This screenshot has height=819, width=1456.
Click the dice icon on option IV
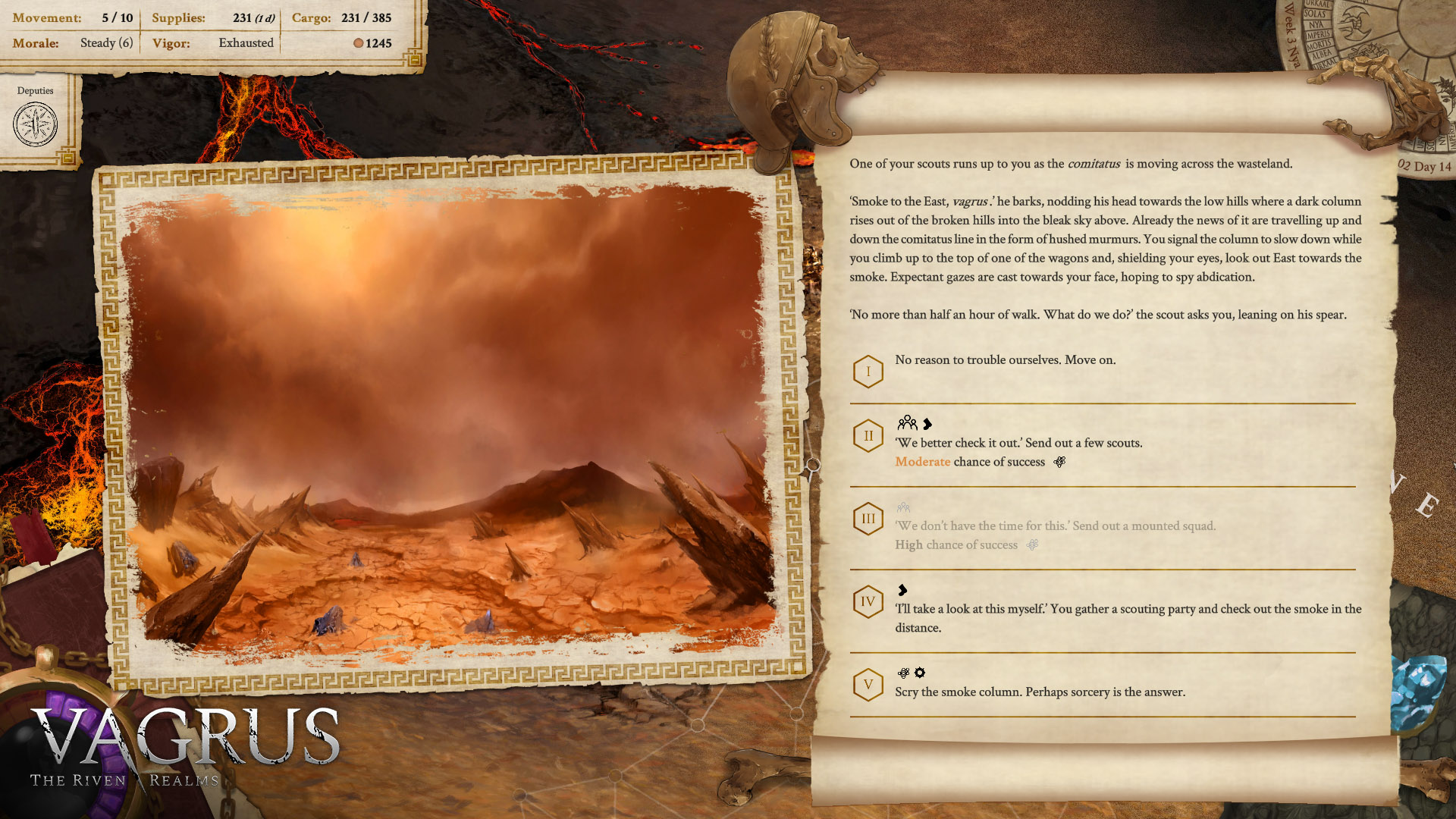tap(901, 591)
